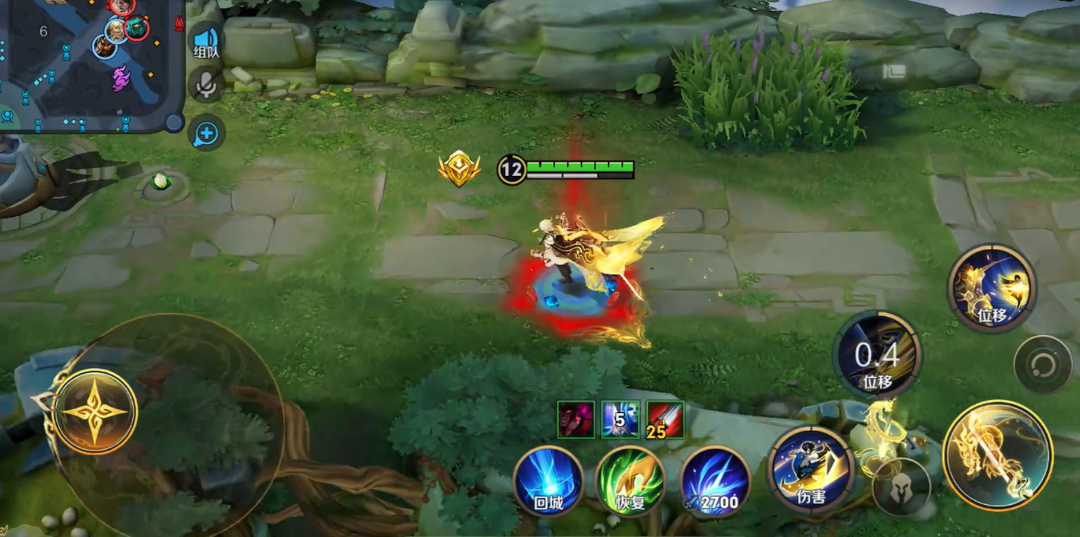Tap the movement joystick star center
The width and height of the screenshot is (1080, 537).
(x=90, y=411)
